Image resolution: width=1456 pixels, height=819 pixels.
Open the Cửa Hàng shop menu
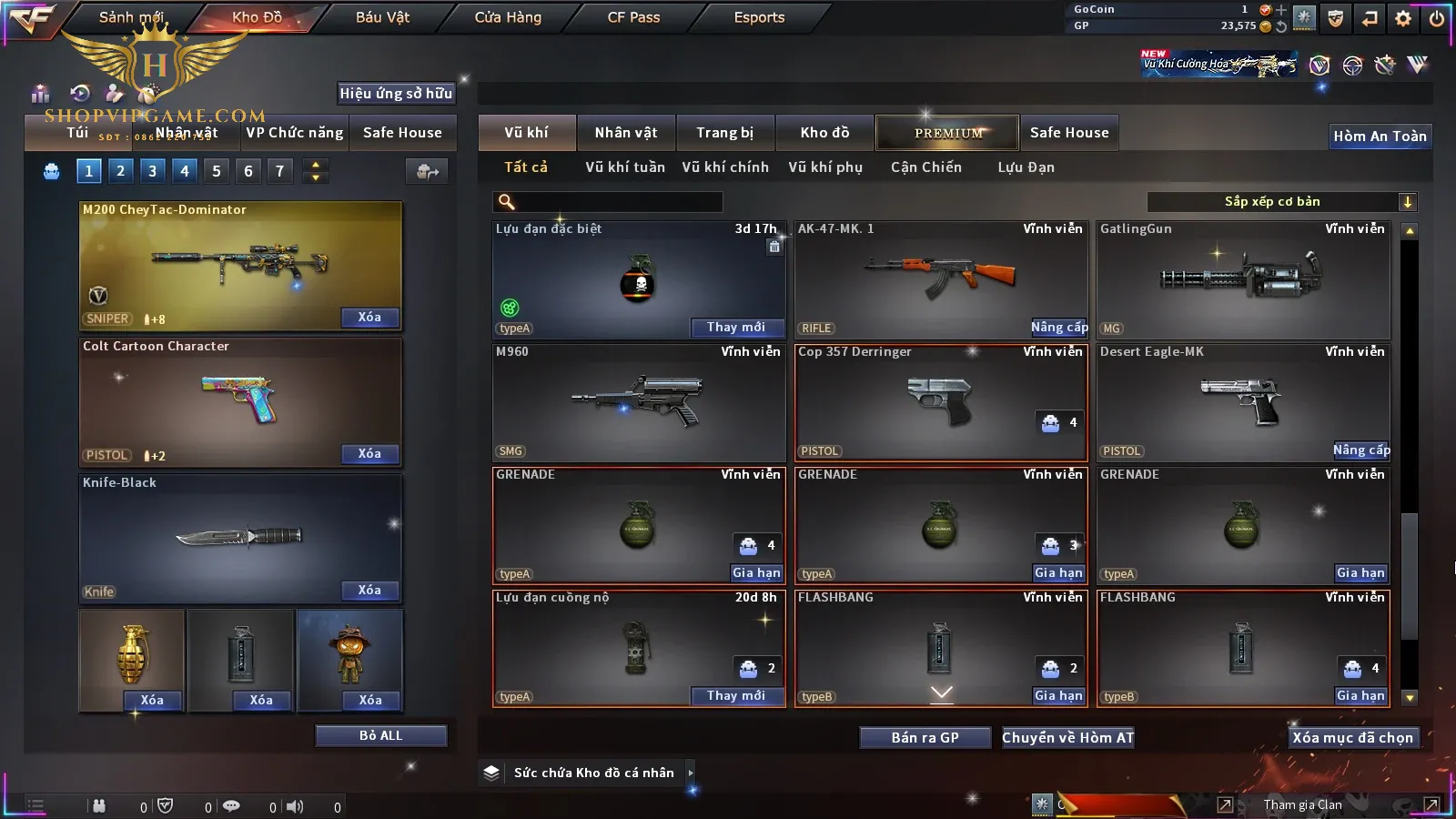click(x=508, y=17)
